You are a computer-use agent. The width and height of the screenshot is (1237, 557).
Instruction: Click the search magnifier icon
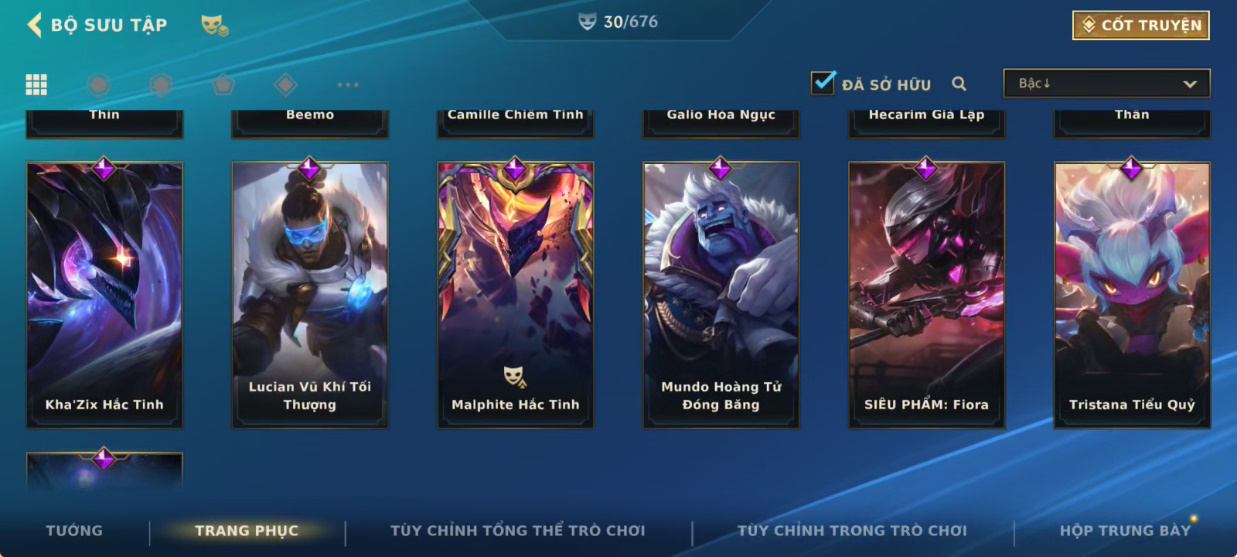[x=959, y=84]
